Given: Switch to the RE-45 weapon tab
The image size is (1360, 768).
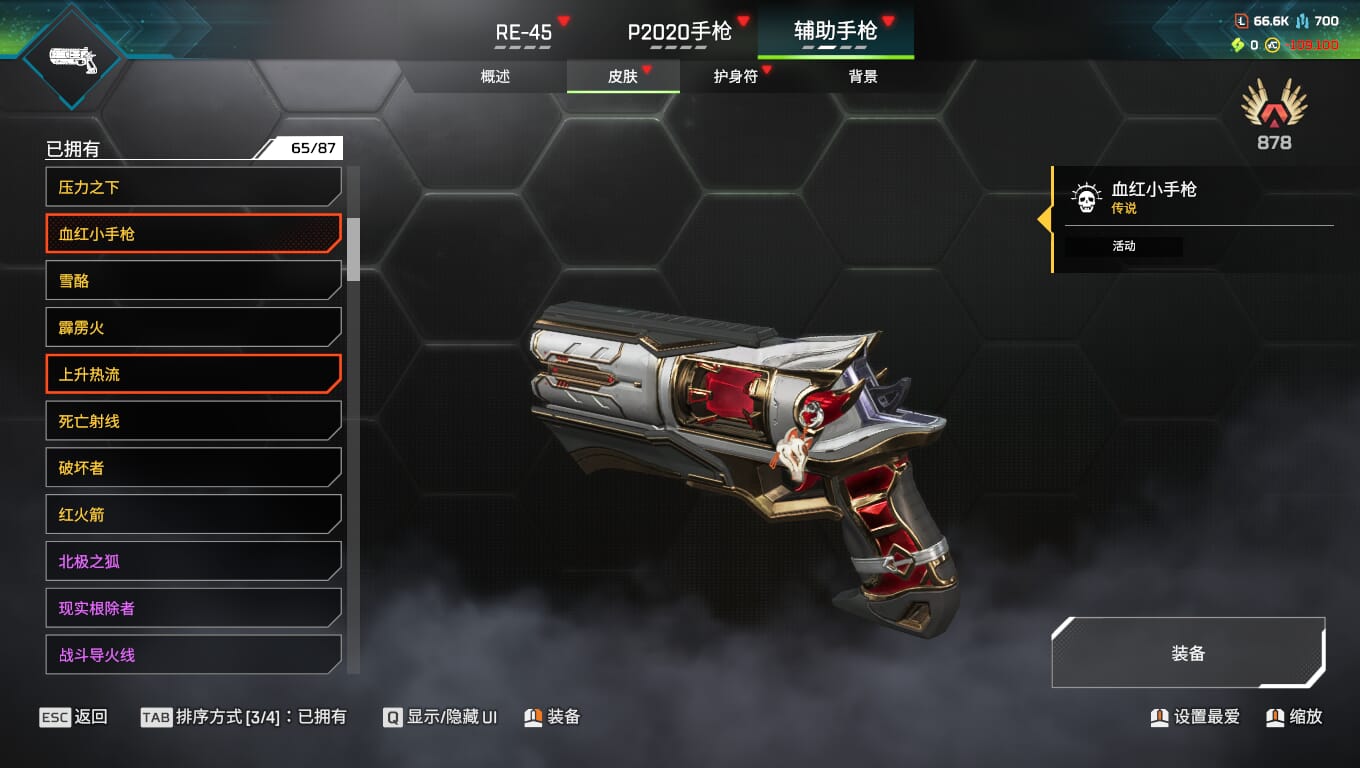Looking at the screenshot, I should [524, 32].
